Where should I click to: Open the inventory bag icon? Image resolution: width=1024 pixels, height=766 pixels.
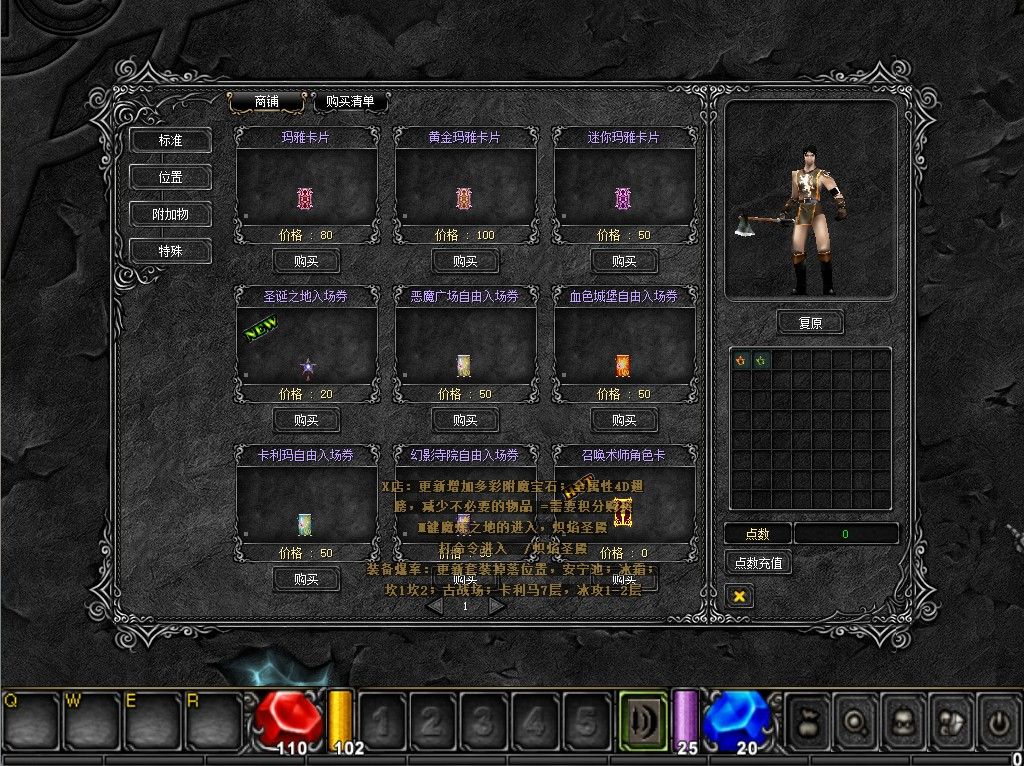807,719
